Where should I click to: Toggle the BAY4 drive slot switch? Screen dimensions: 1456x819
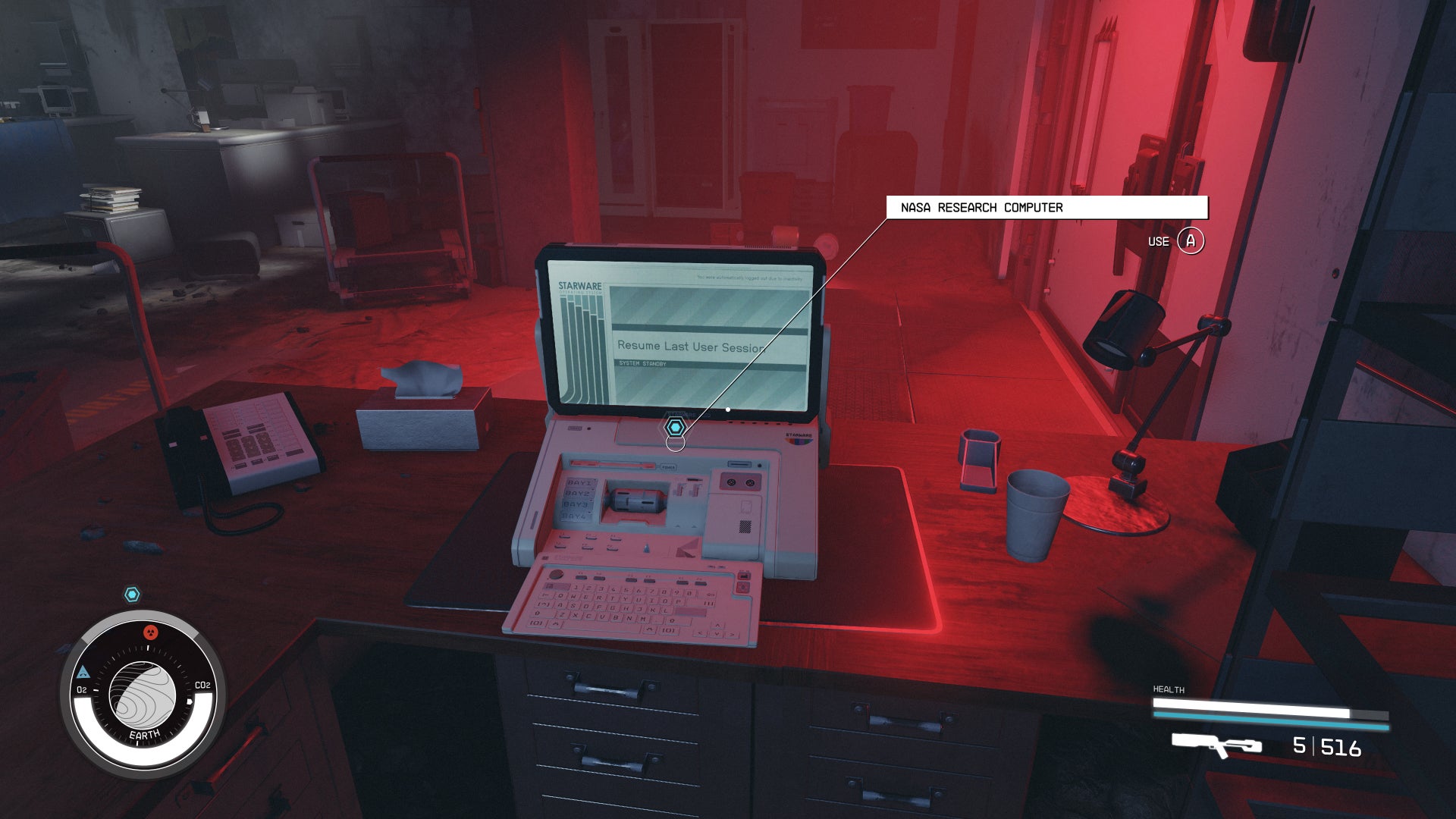click(x=576, y=516)
